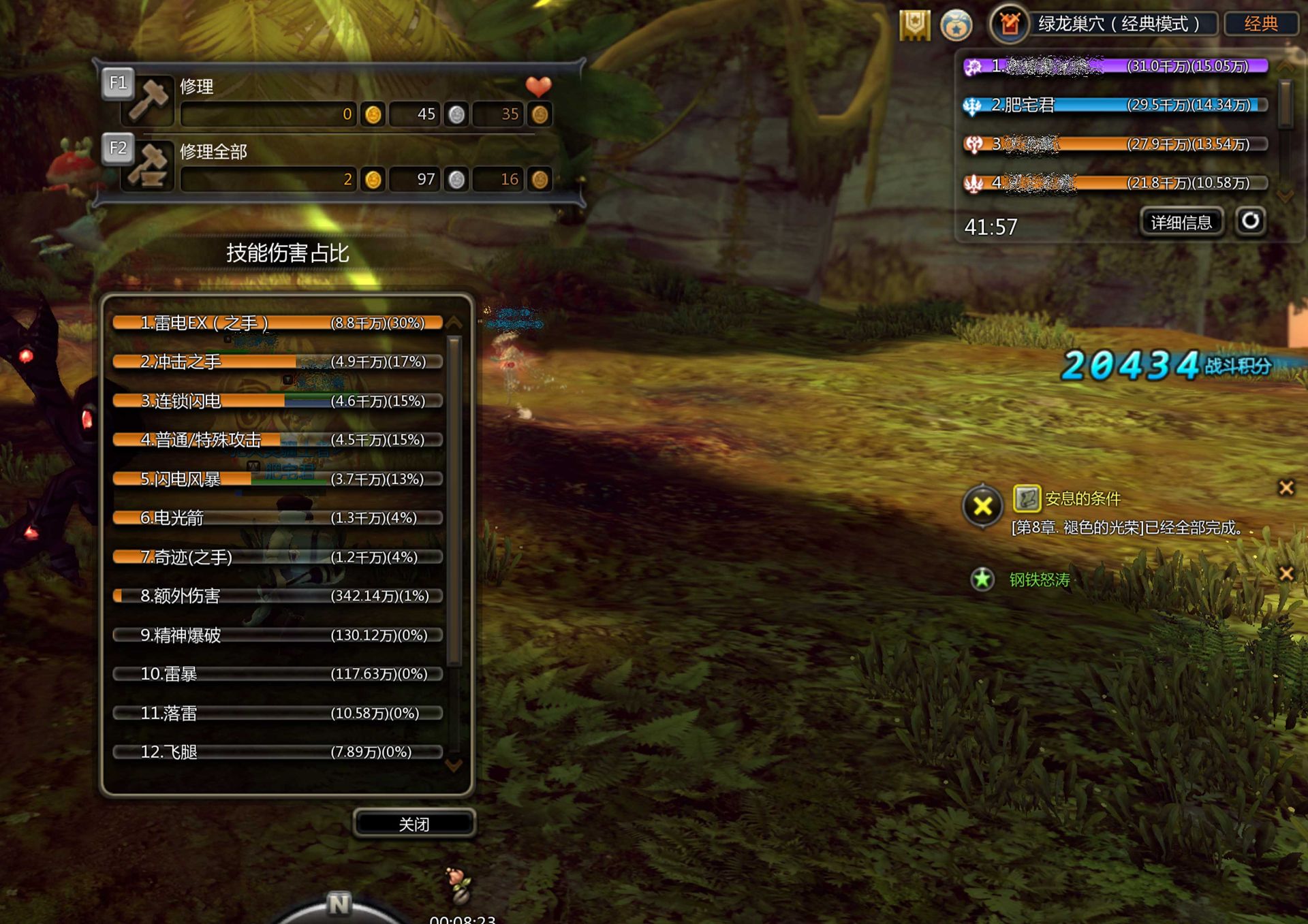Click the 经典 mode button
The width and height of the screenshot is (1308, 924).
(1260, 24)
